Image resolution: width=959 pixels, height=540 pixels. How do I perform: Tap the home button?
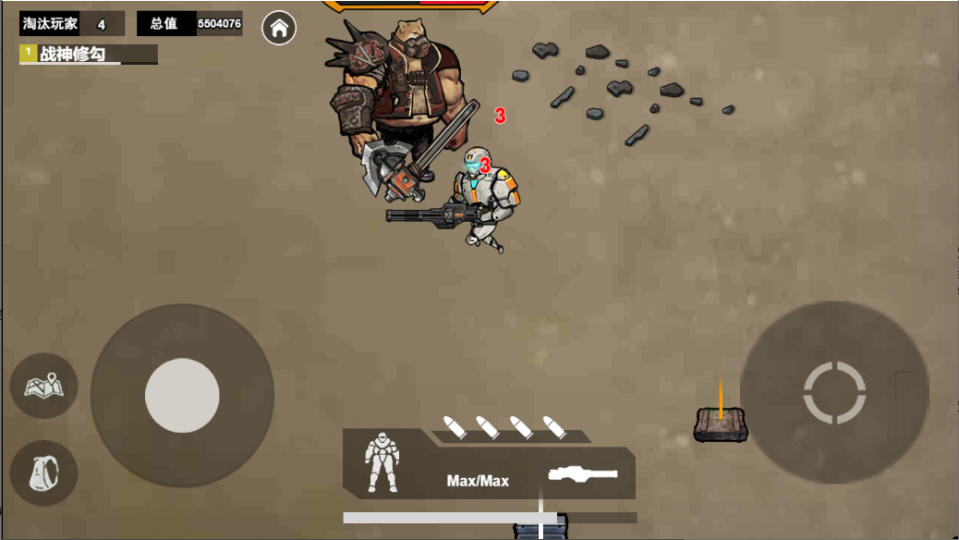click(279, 28)
